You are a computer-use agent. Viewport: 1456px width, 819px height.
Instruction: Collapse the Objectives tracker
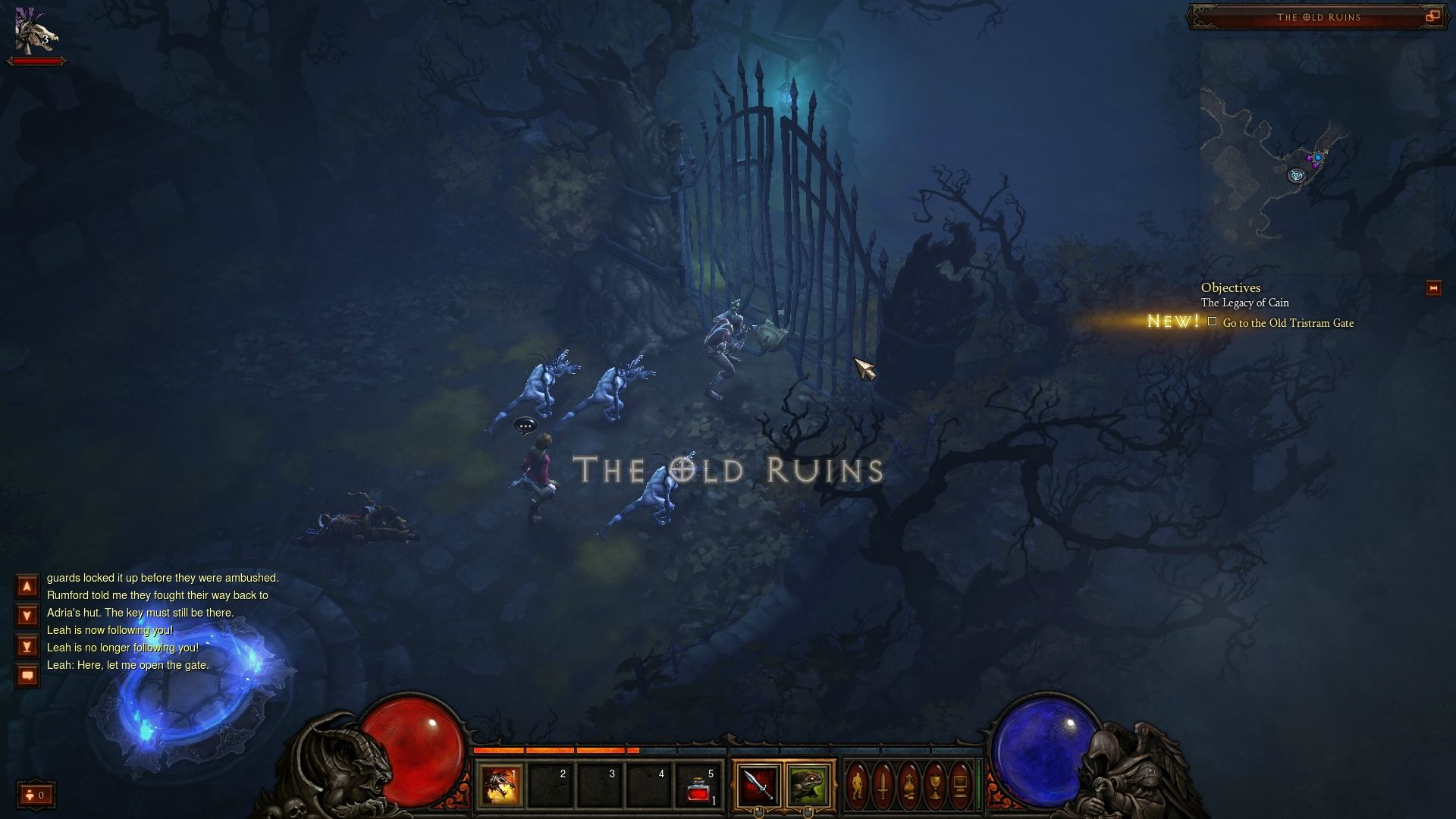[1432, 288]
